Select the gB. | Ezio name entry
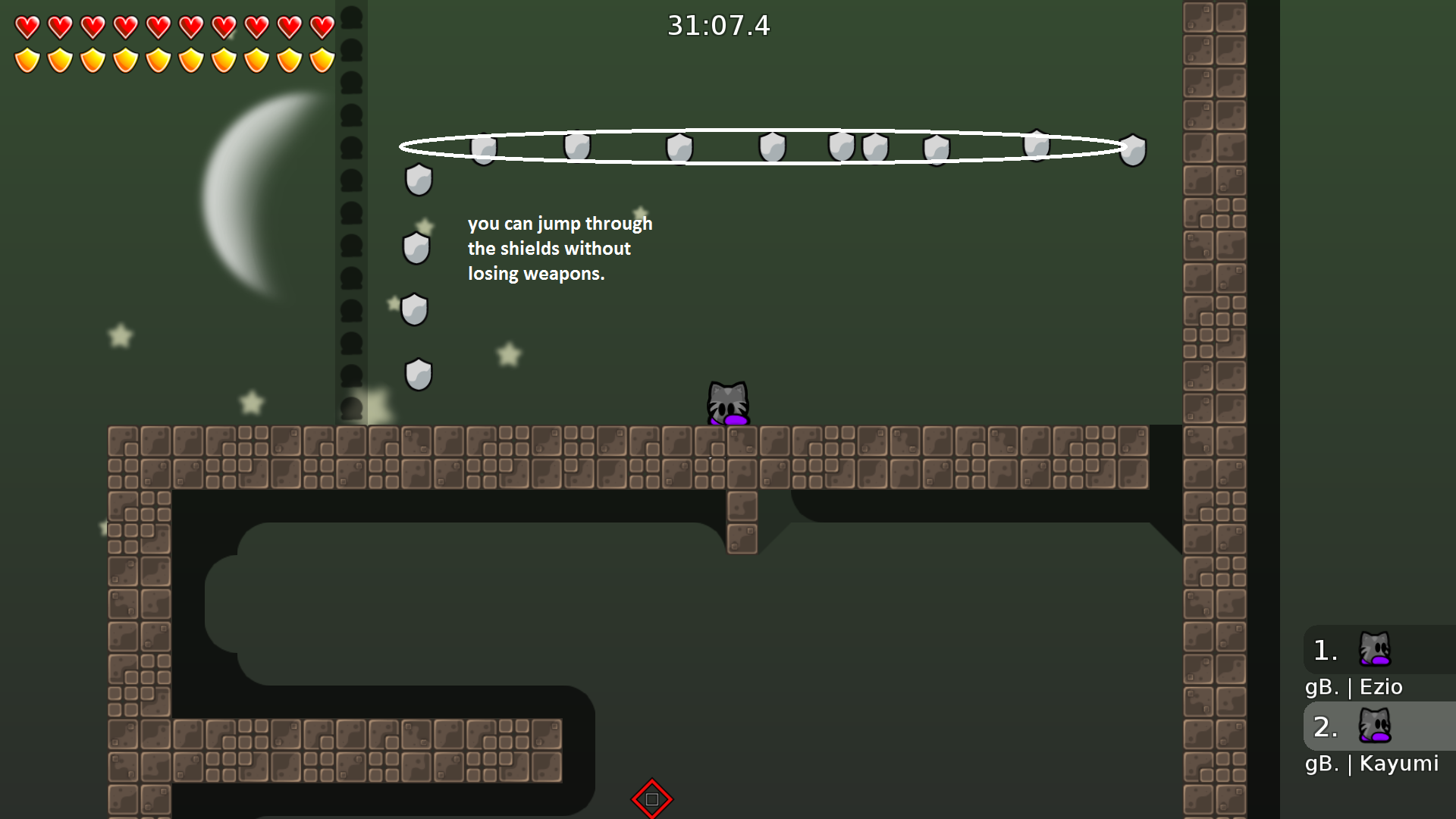This screenshot has height=819, width=1456. [1354, 687]
